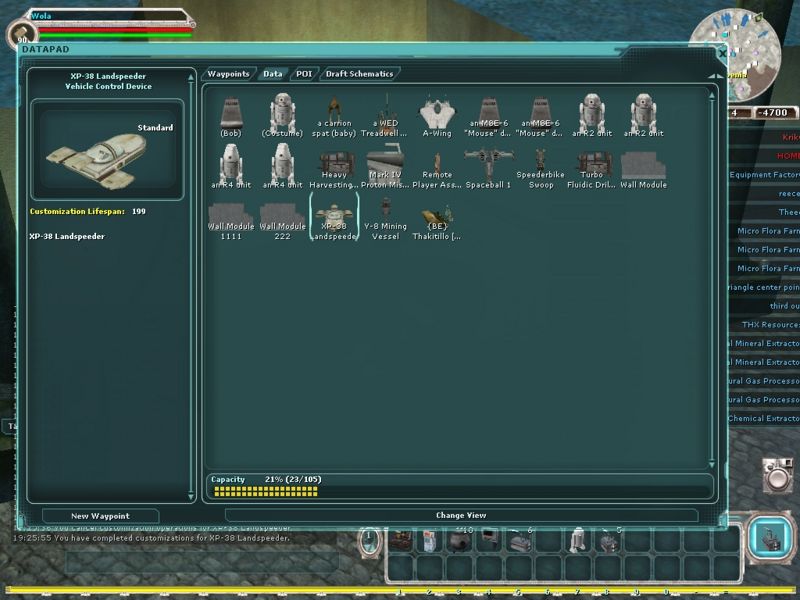
Task: Select the Data tab
Action: (272, 74)
